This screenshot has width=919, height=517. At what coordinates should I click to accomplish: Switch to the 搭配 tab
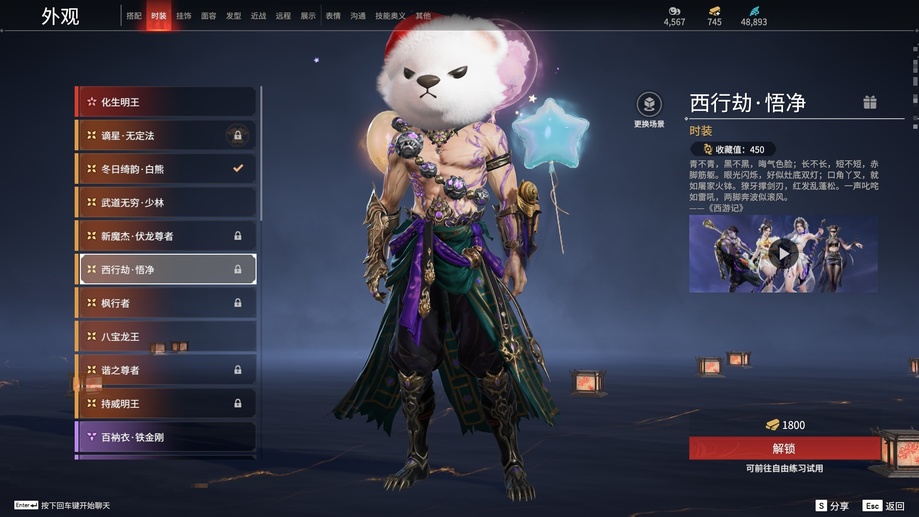pyautogui.click(x=134, y=16)
